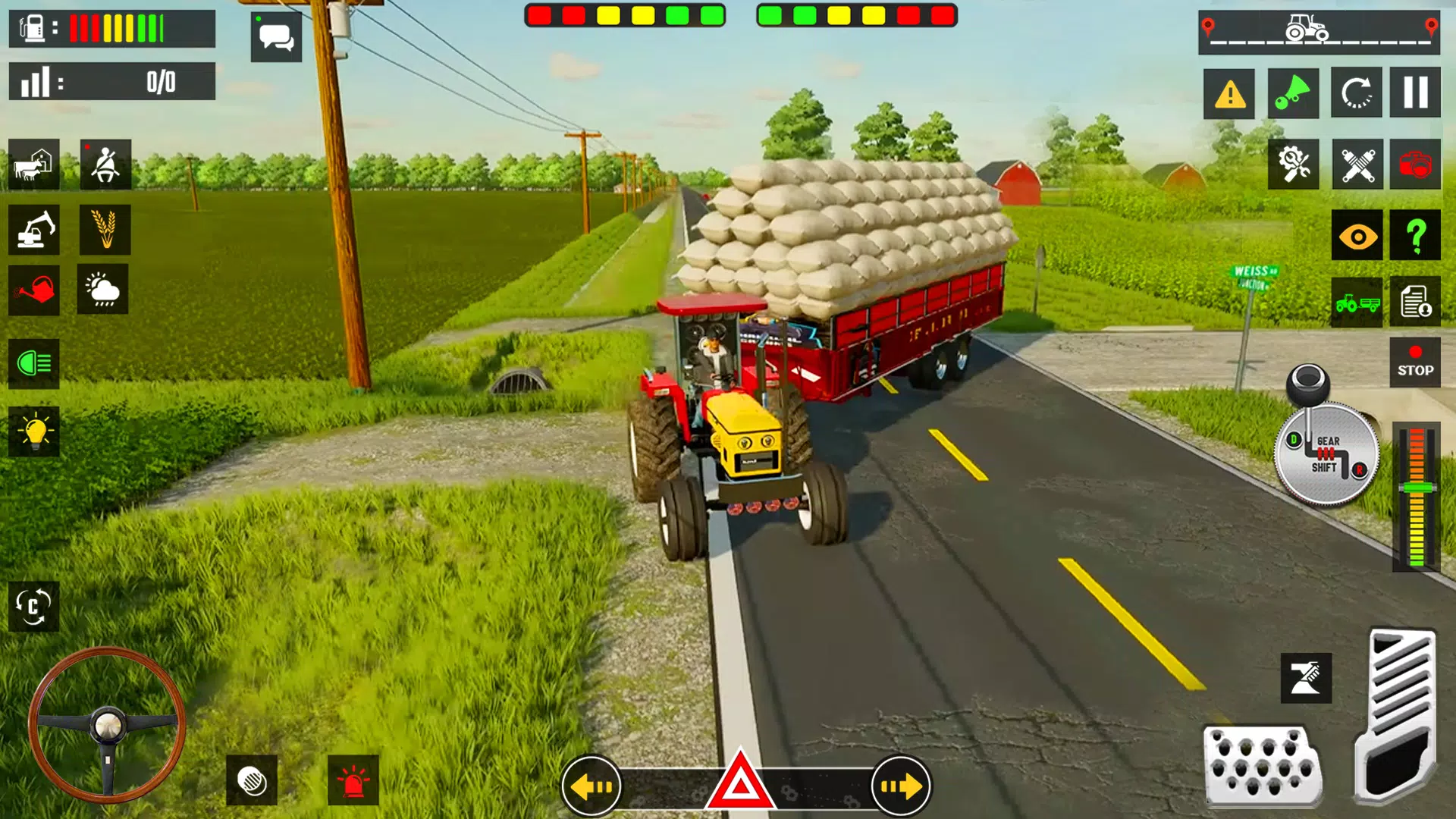Viewport: 1456px width, 819px height.
Task: Open the barn and cow farm icon
Action: click(x=34, y=165)
